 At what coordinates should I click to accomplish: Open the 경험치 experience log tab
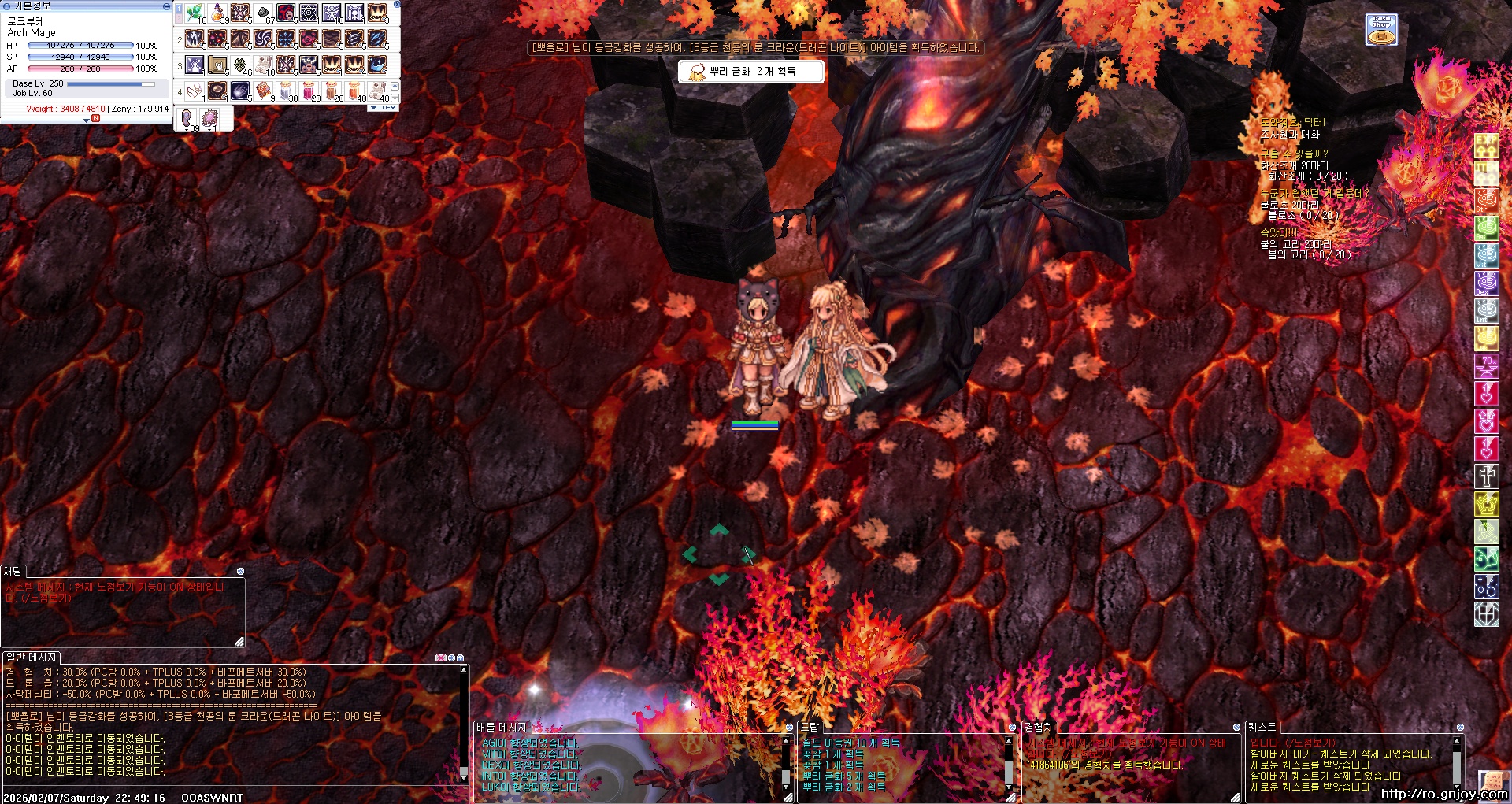pos(1037,727)
